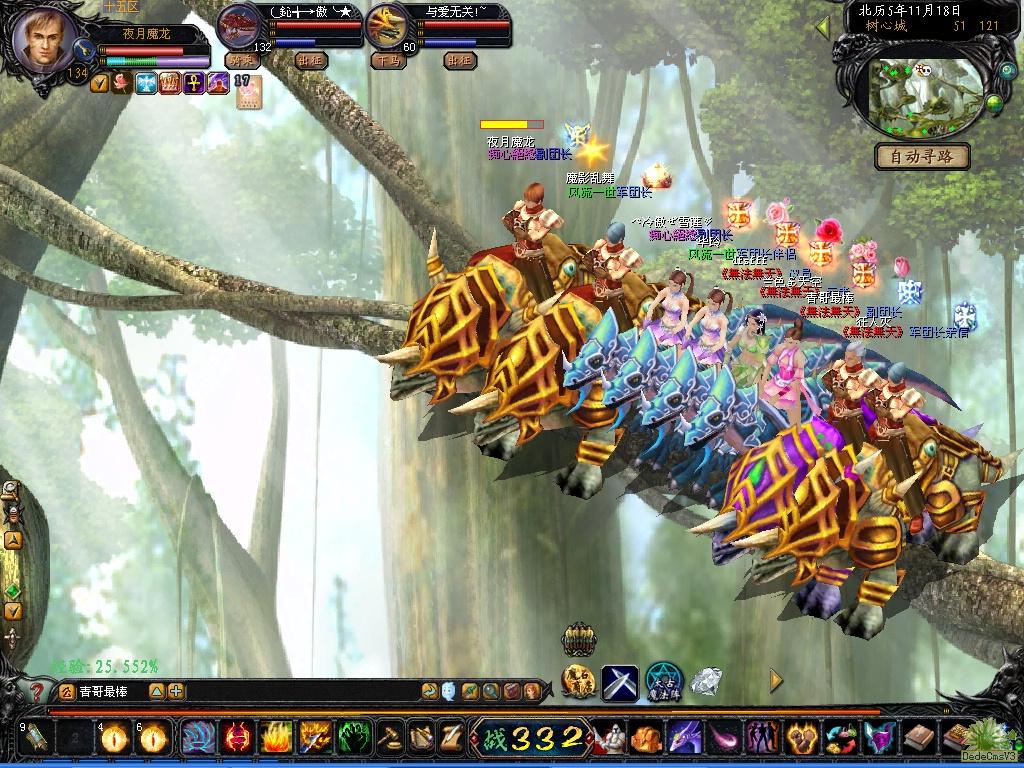This screenshot has width=1024, height=768.
Task: Expand the bar with the yellow arrow
Action: pyautogui.click(x=776, y=681)
